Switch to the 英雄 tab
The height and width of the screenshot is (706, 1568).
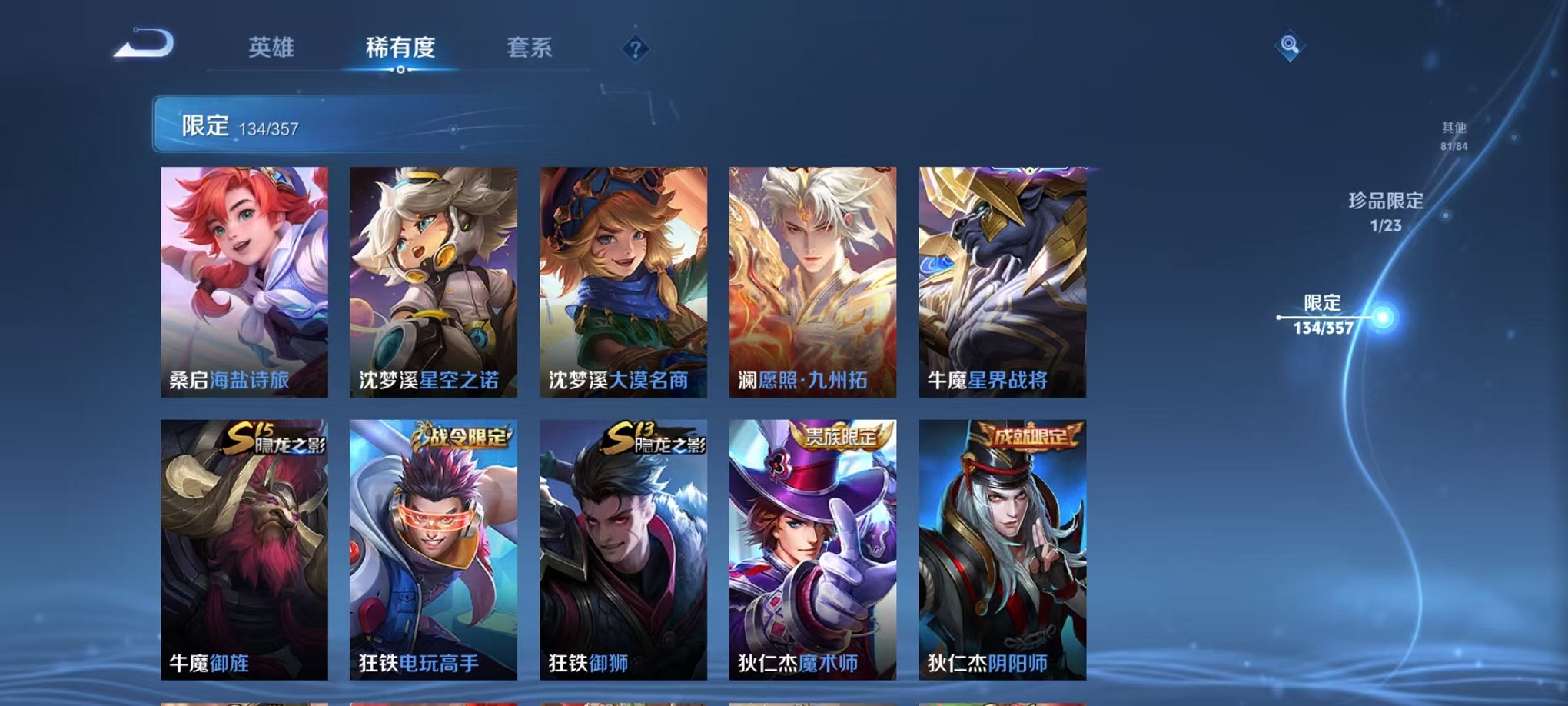[x=271, y=48]
